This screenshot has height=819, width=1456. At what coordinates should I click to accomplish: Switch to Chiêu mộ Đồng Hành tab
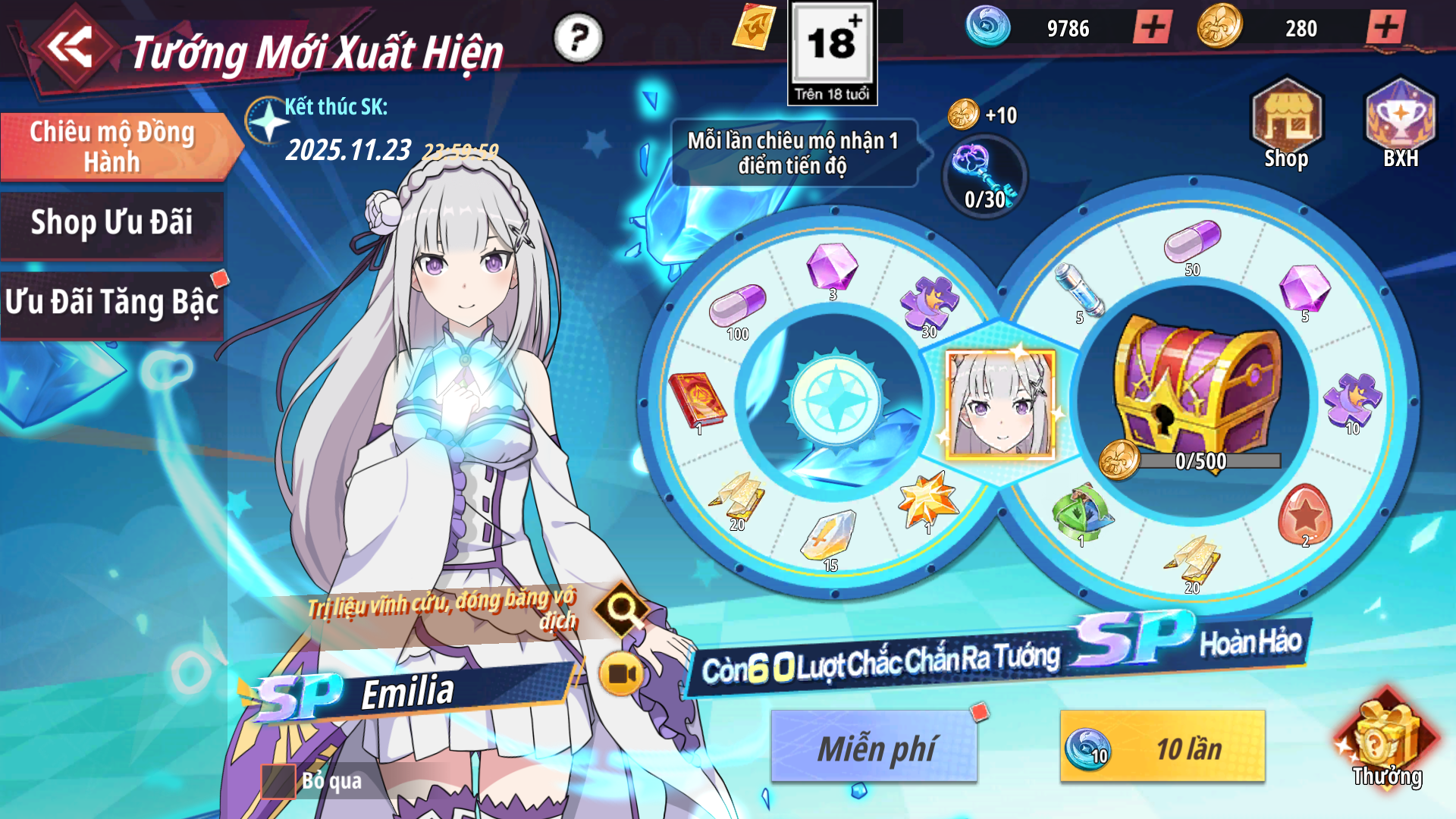coord(114,146)
